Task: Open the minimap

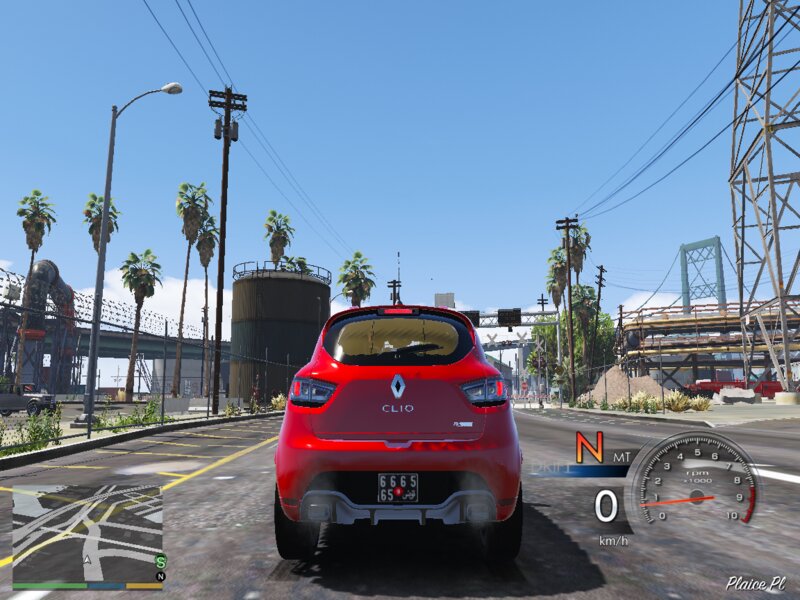Action: point(87,535)
